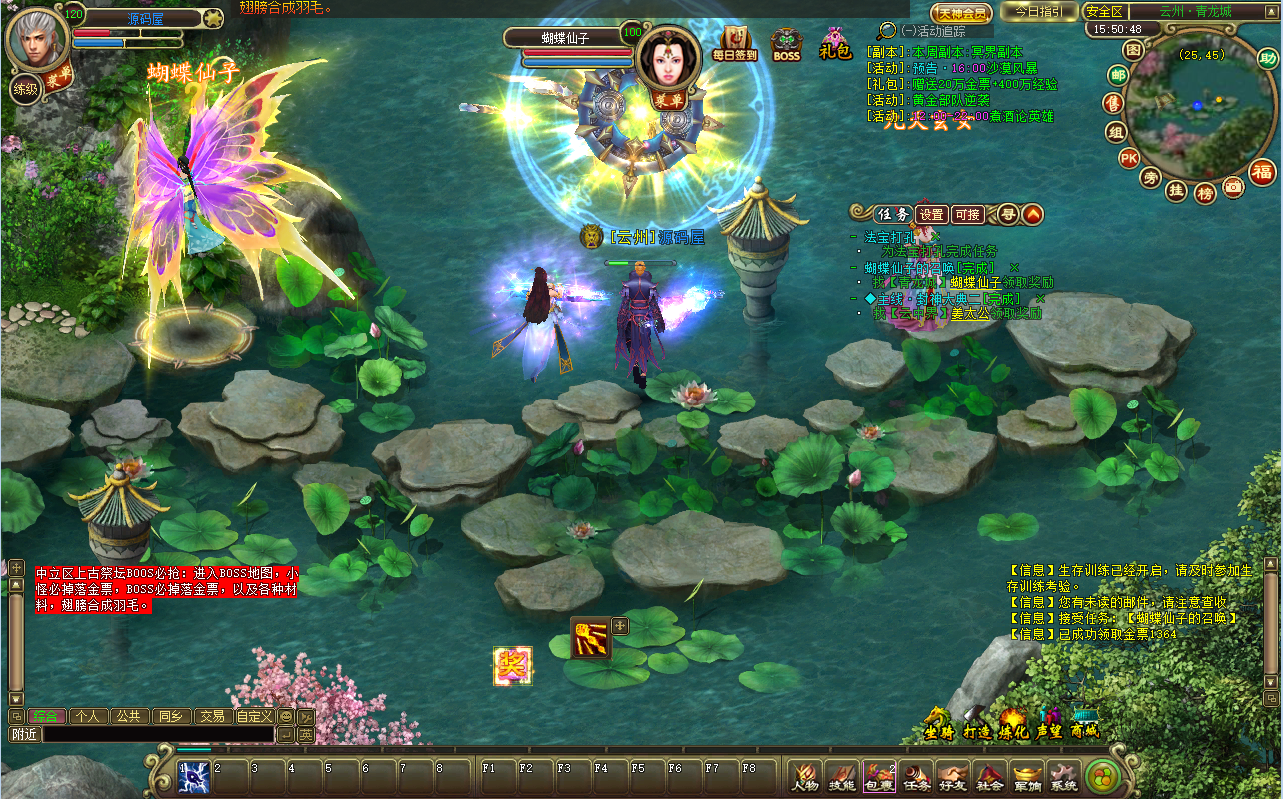Open the 每日签到 daily sign-in icon
1283x799 pixels.
[736, 44]
